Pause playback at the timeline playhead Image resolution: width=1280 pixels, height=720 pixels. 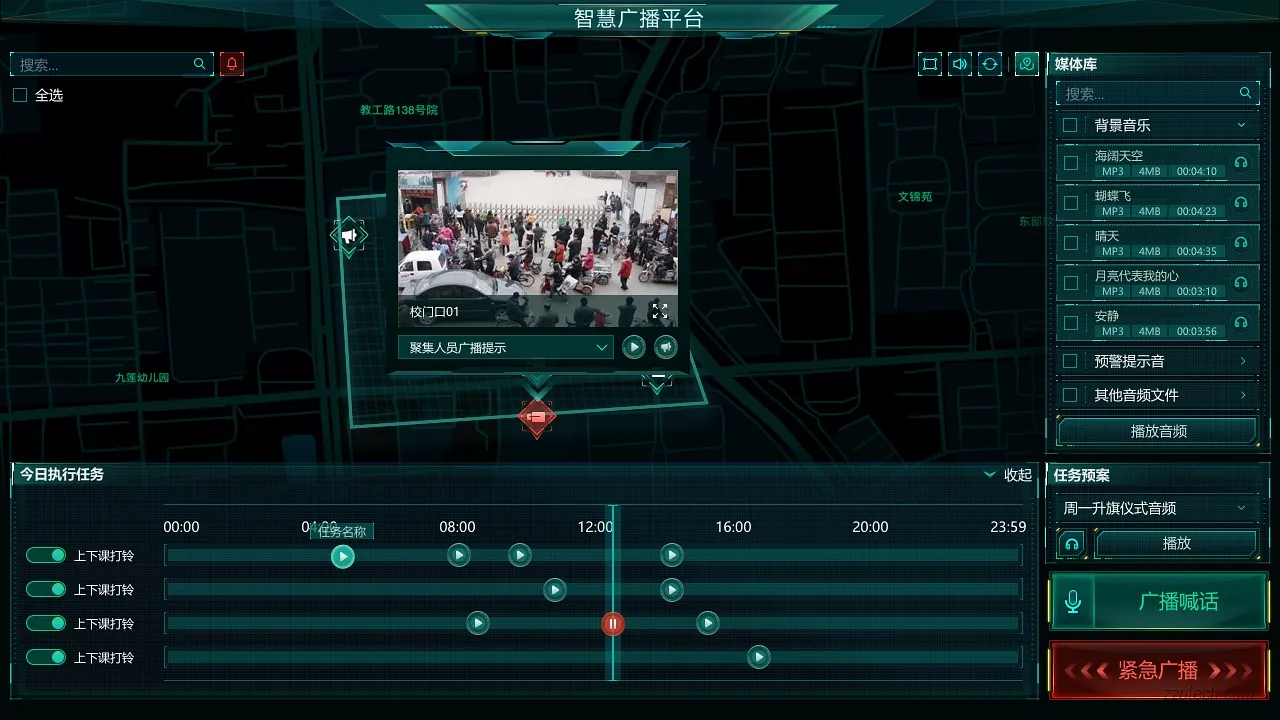coord(612,623)
